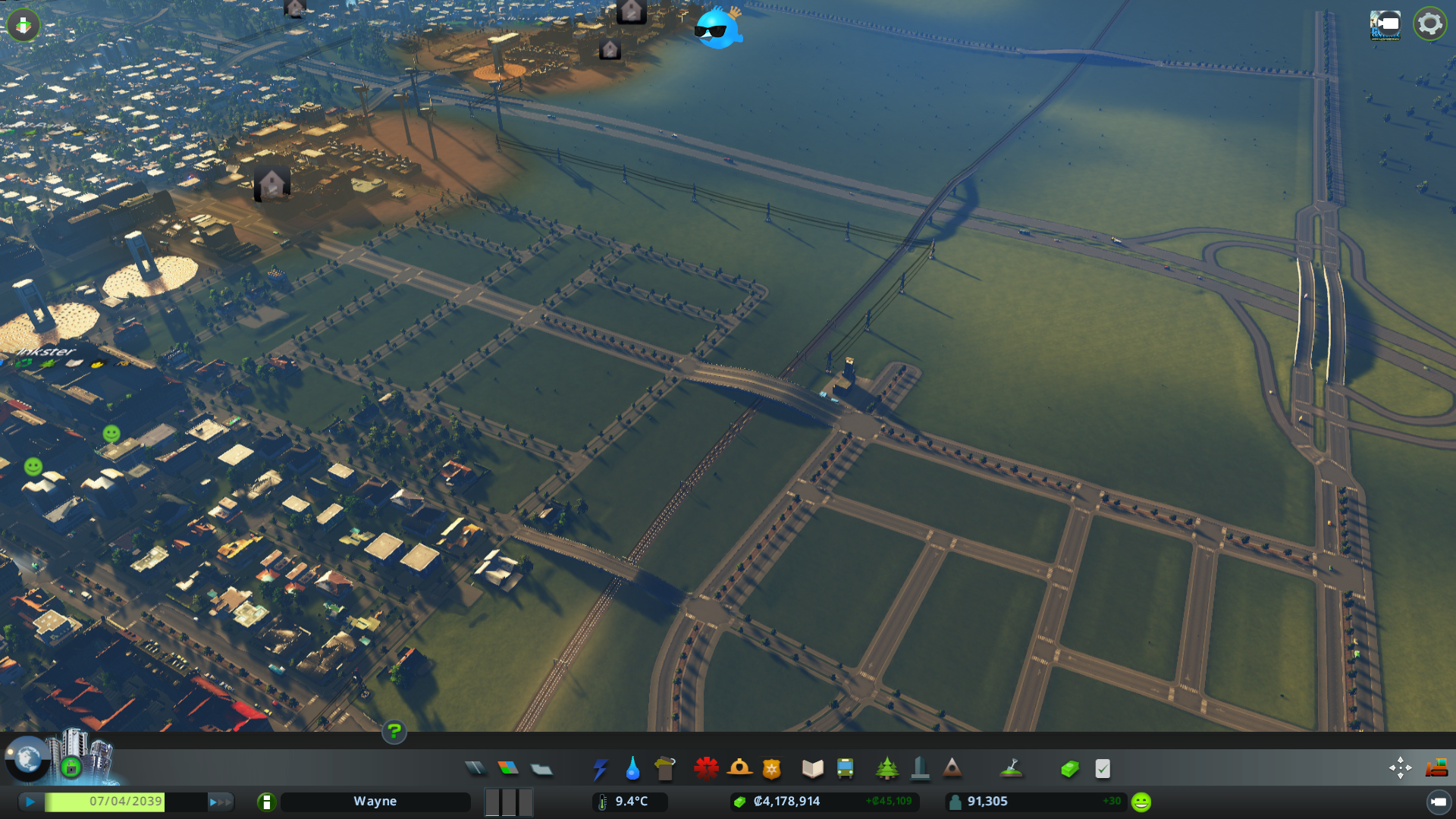
Task: Open the Zoning menu
Action: click(x=509, y=768)
